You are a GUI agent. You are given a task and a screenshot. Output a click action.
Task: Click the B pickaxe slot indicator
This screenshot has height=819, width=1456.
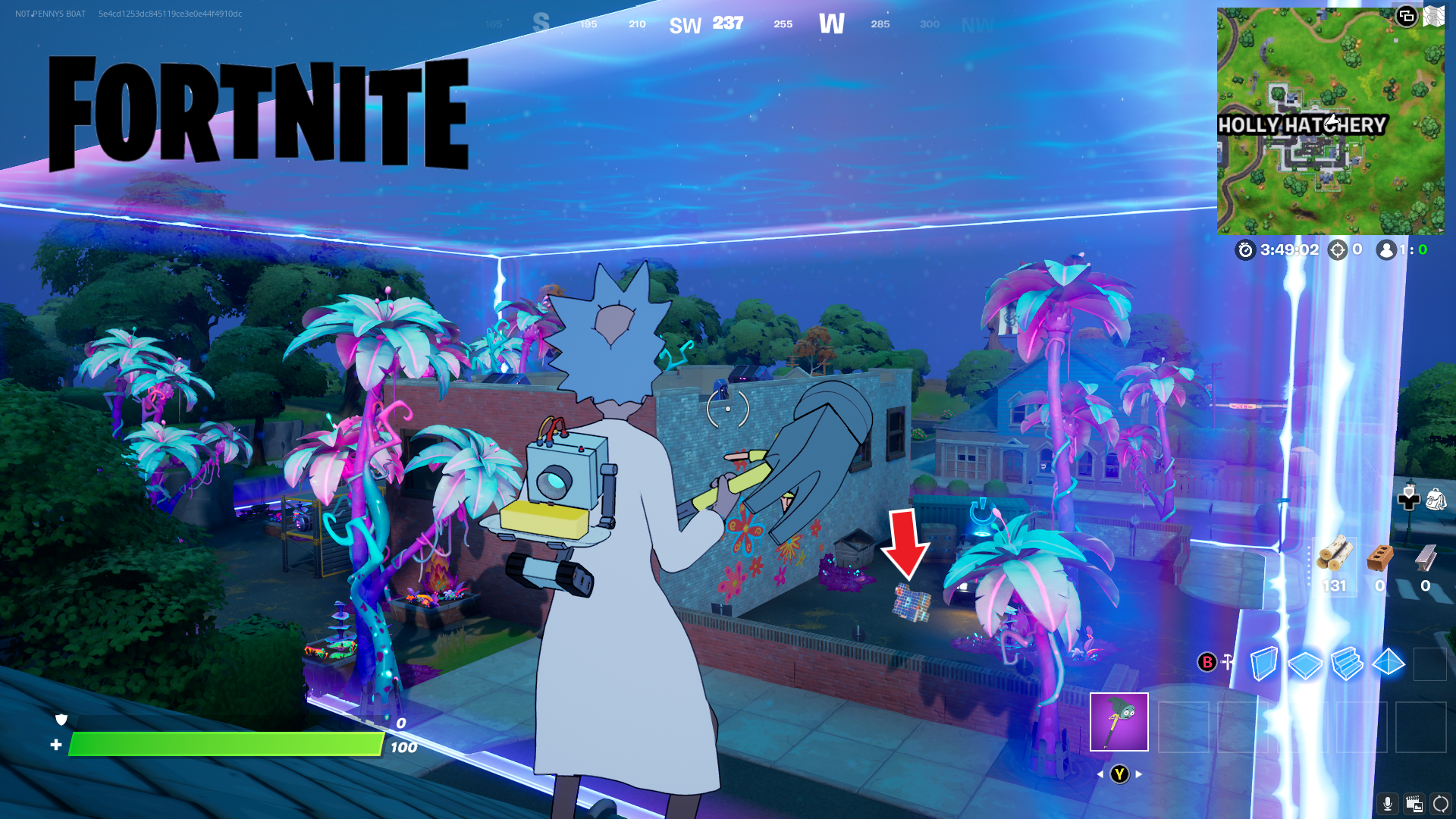(1209, 664)
